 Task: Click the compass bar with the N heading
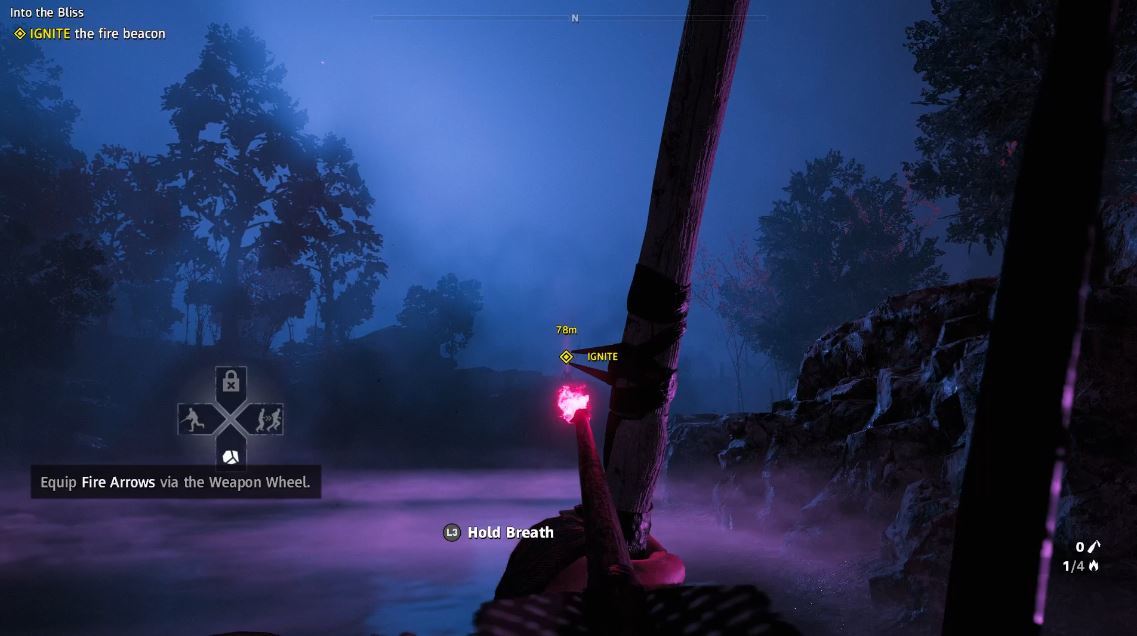coord(573,18)
